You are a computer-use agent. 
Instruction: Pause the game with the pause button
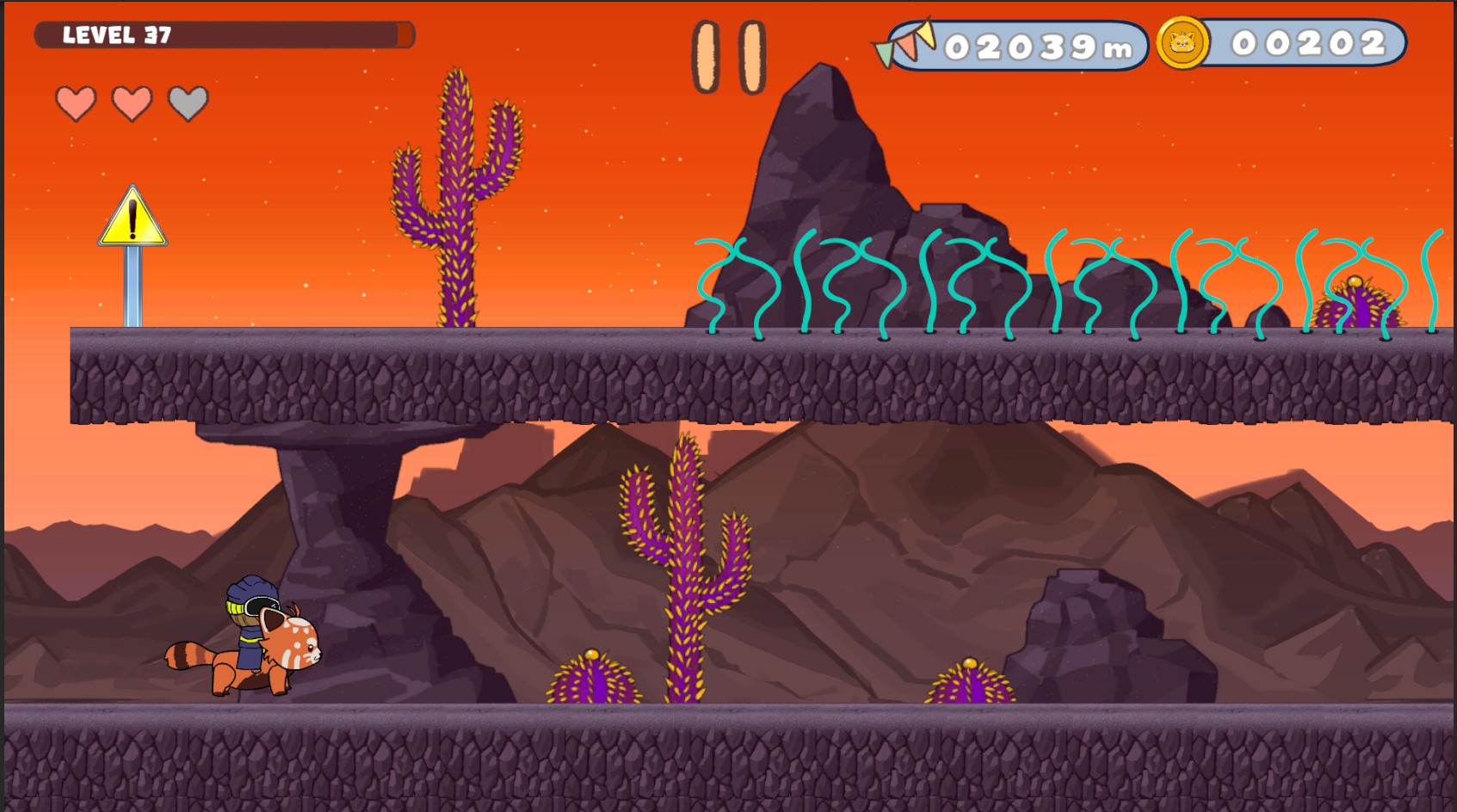pos(728,57)
